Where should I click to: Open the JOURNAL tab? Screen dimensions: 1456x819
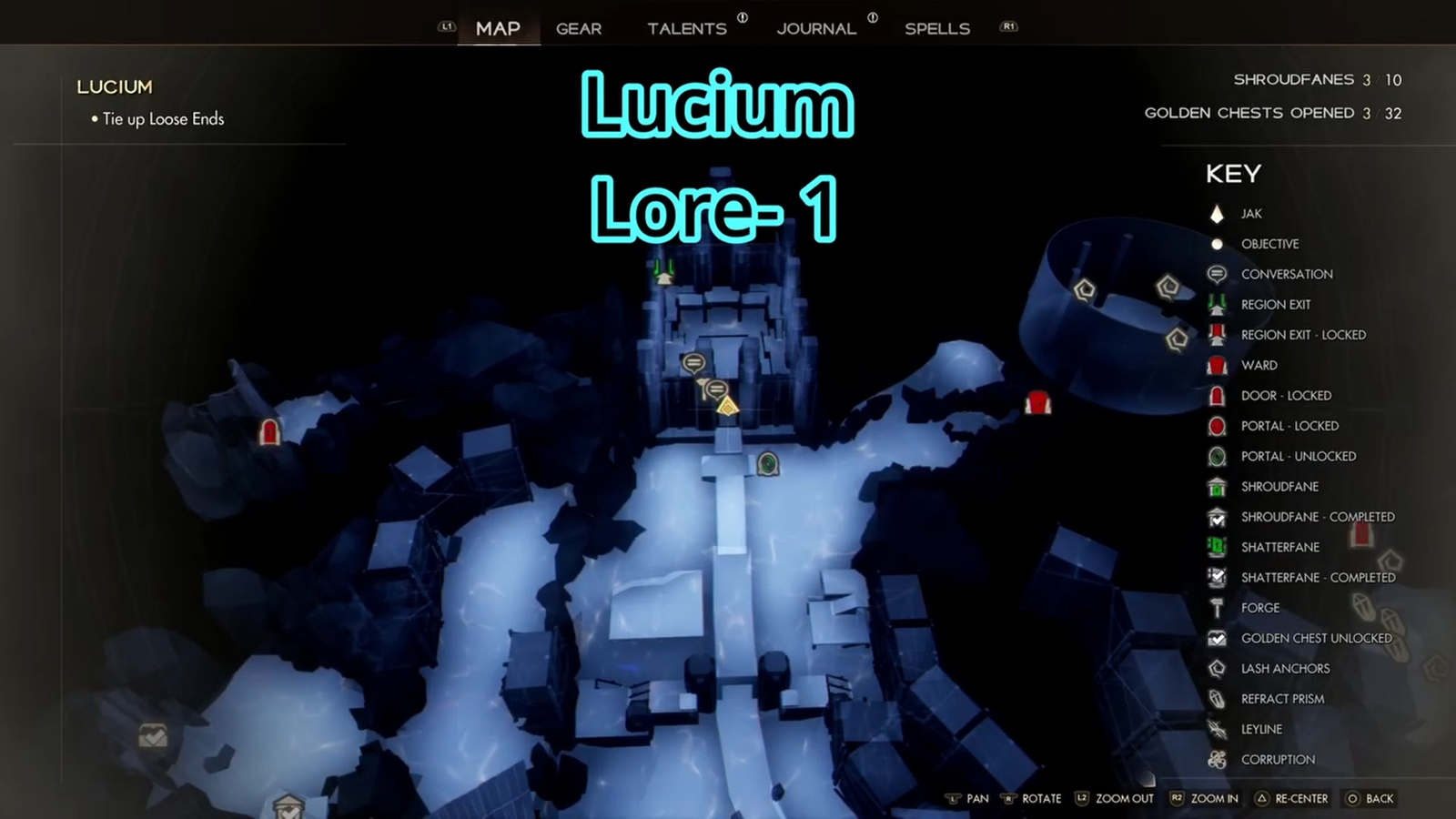click(x=816, y=28)
